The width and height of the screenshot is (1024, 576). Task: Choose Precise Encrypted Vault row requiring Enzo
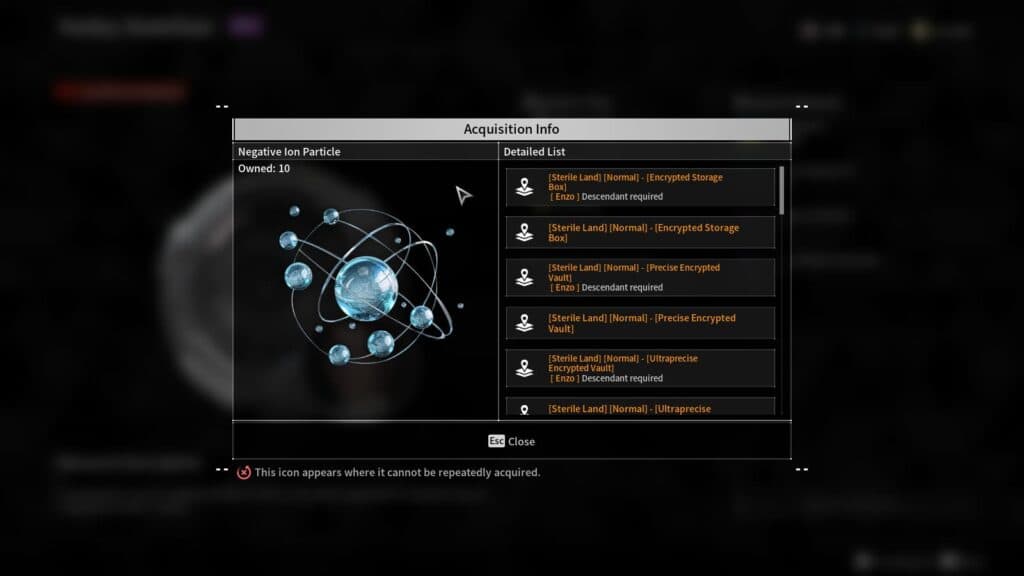(x=640, y=278)
